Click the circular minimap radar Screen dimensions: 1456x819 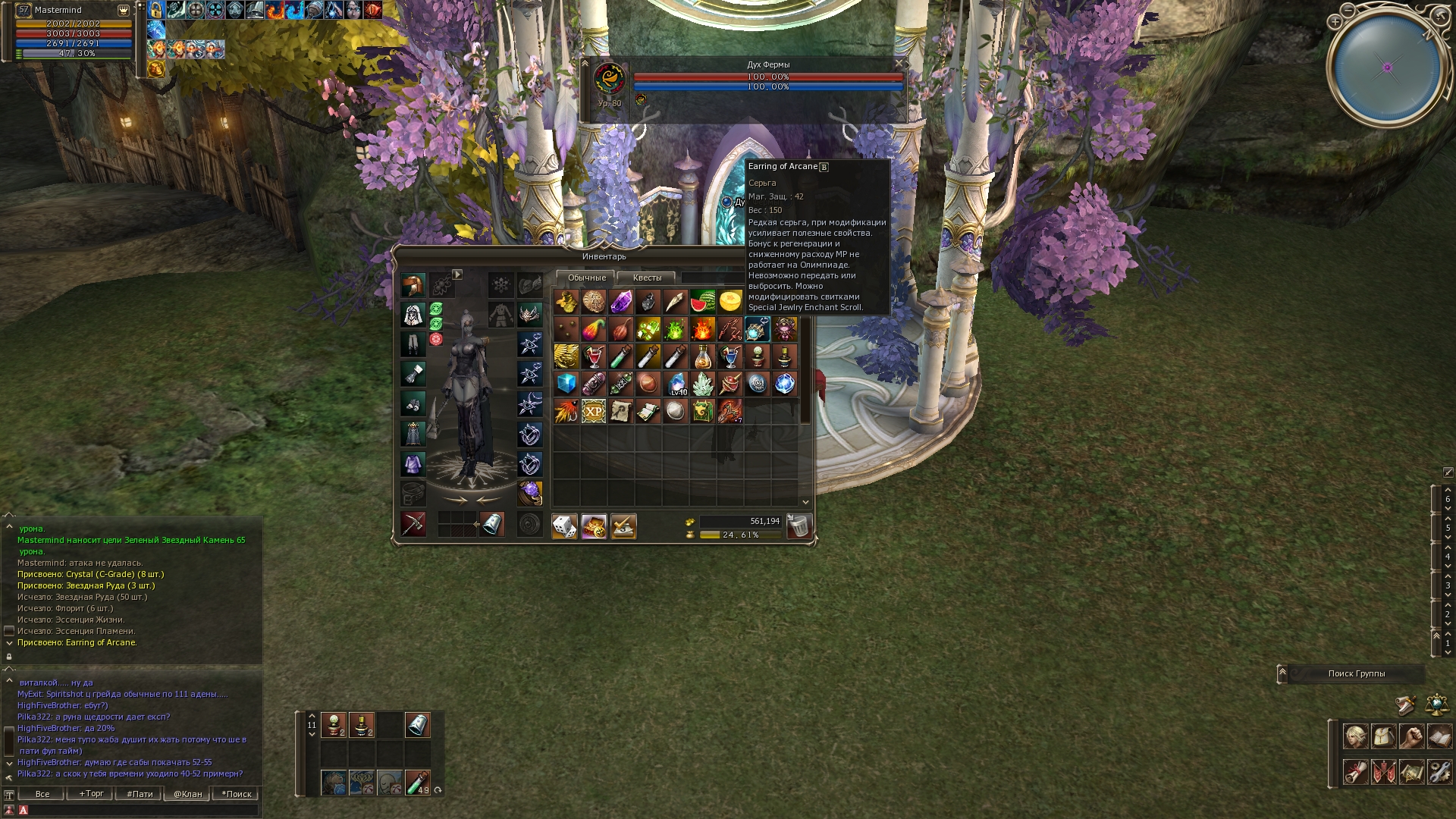[1387, 67]
